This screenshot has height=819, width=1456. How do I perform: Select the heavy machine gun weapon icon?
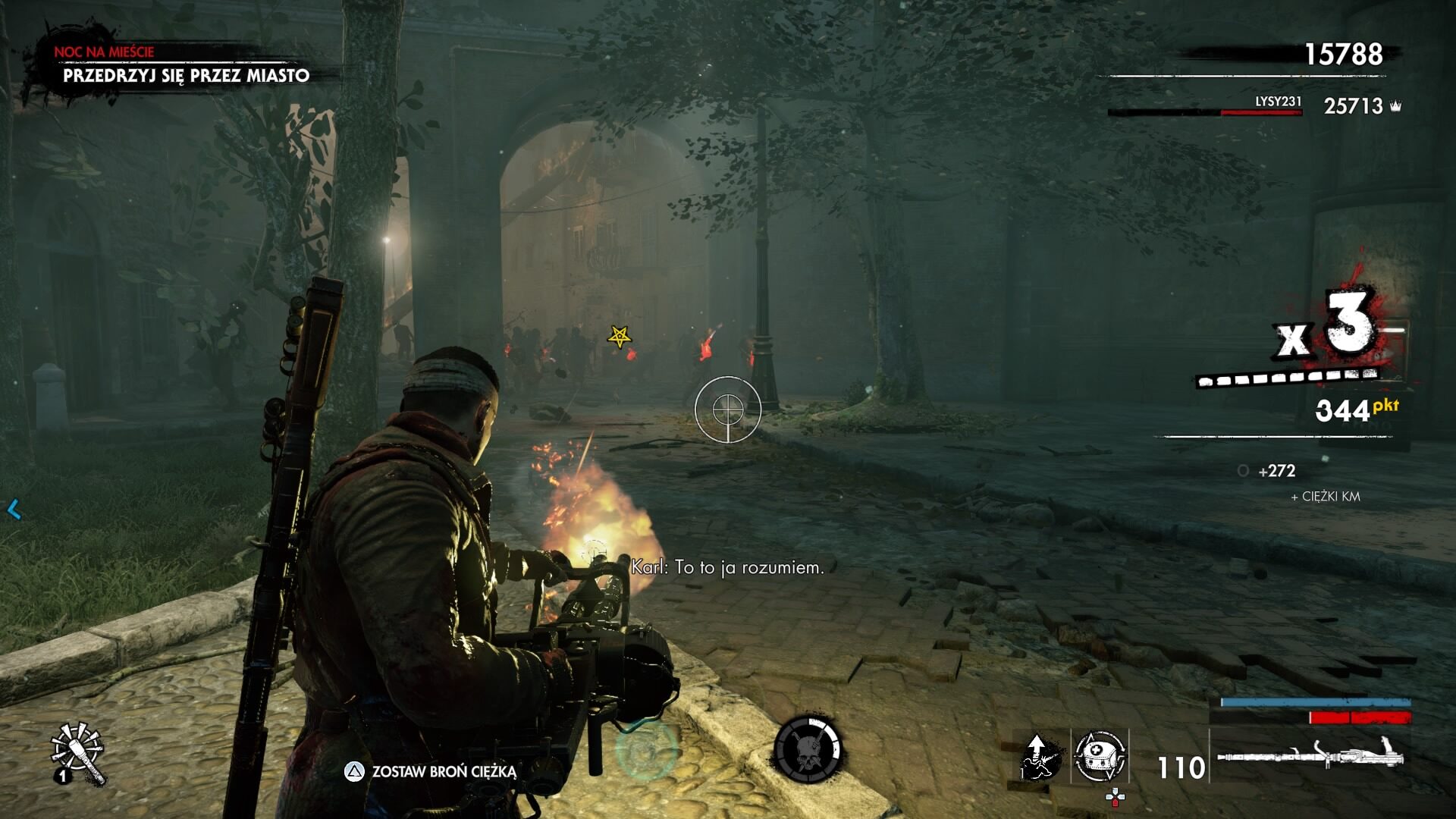tap(1310, 756)
